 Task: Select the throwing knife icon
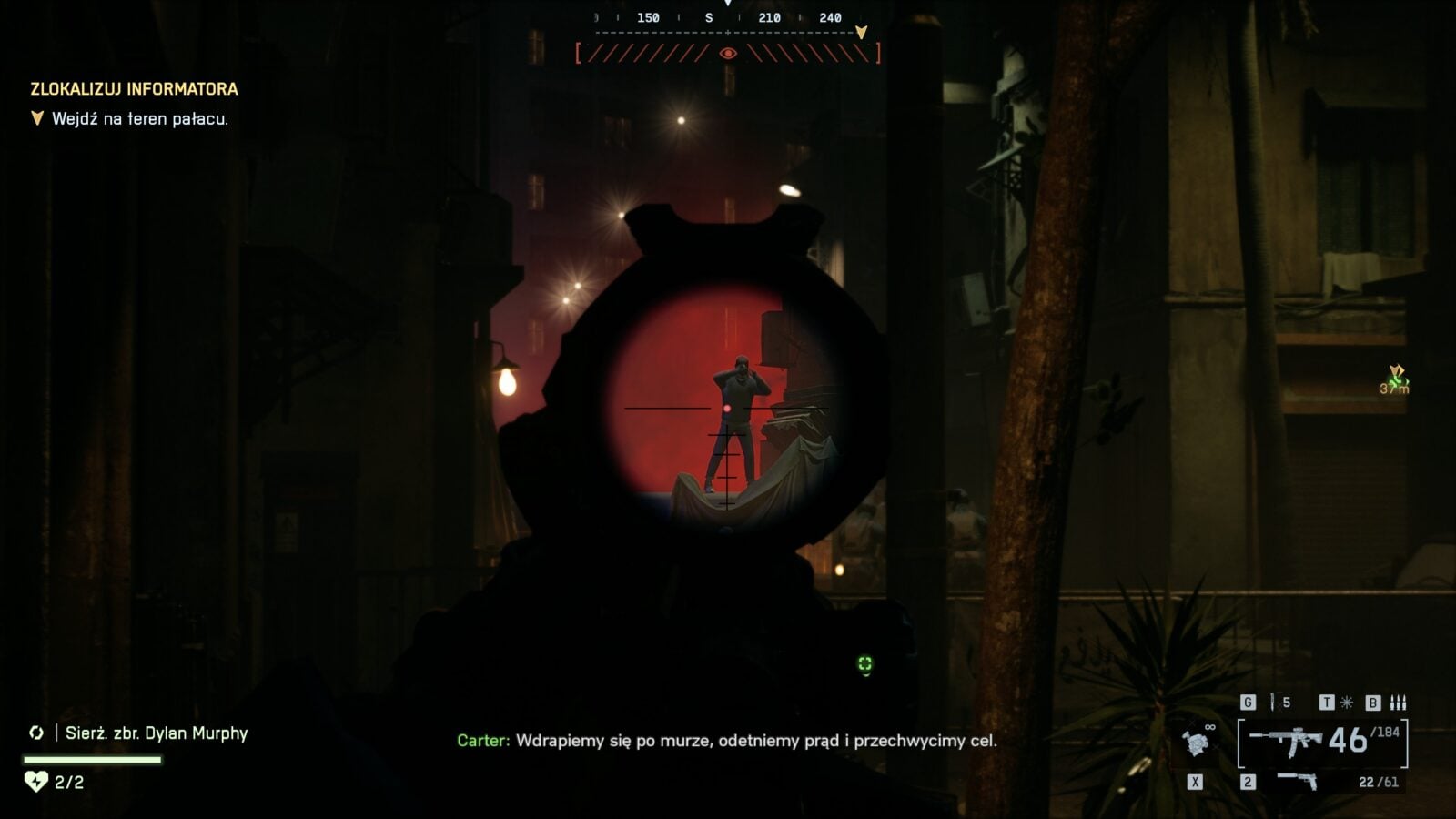coord(1272,703)
